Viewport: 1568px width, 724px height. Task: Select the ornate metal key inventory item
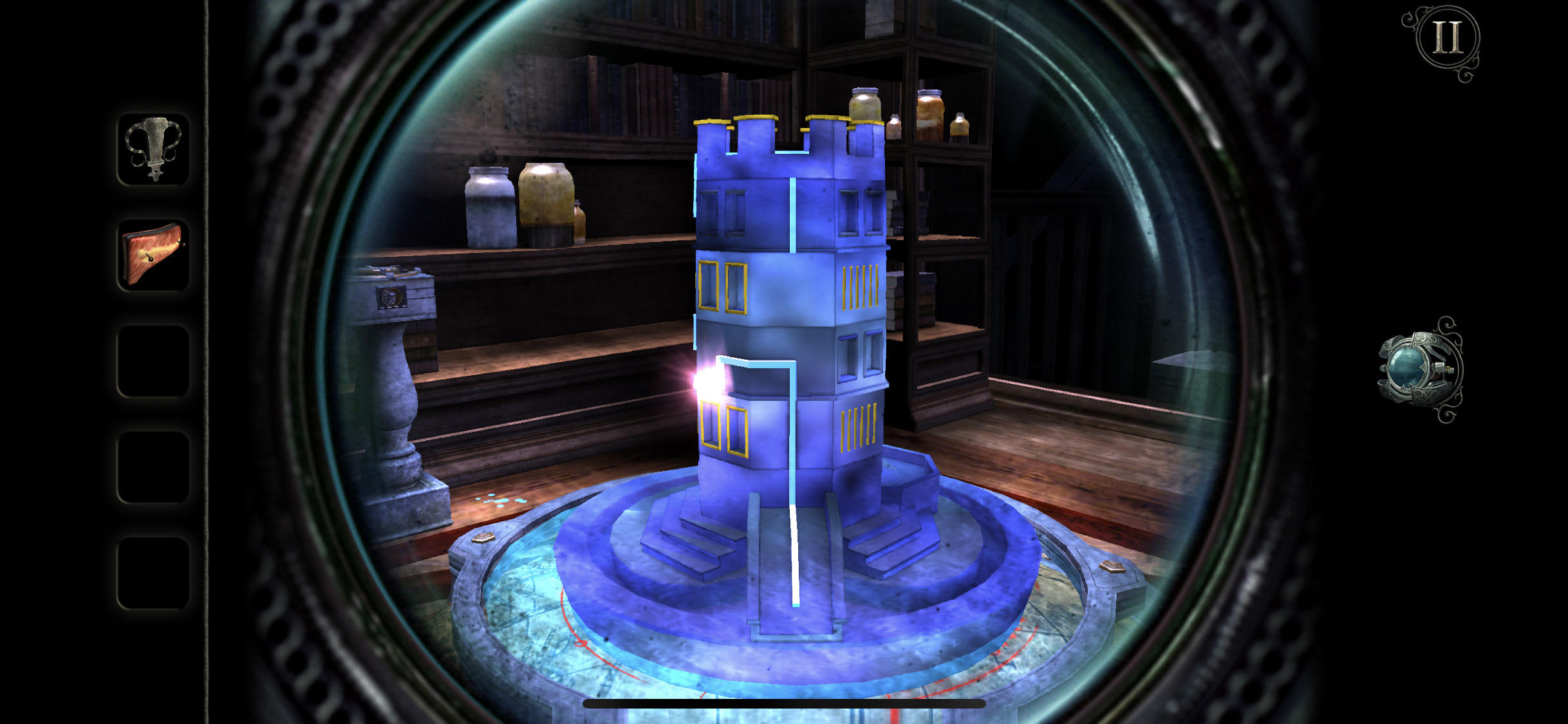[x=153, y=149]
